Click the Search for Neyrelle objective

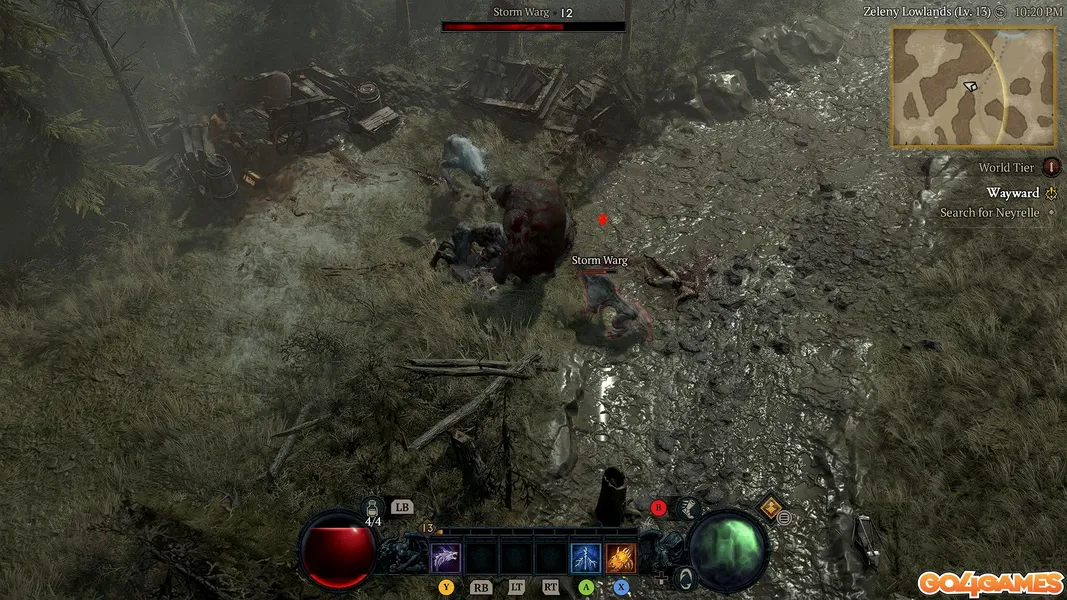click(x=990, y=213)
